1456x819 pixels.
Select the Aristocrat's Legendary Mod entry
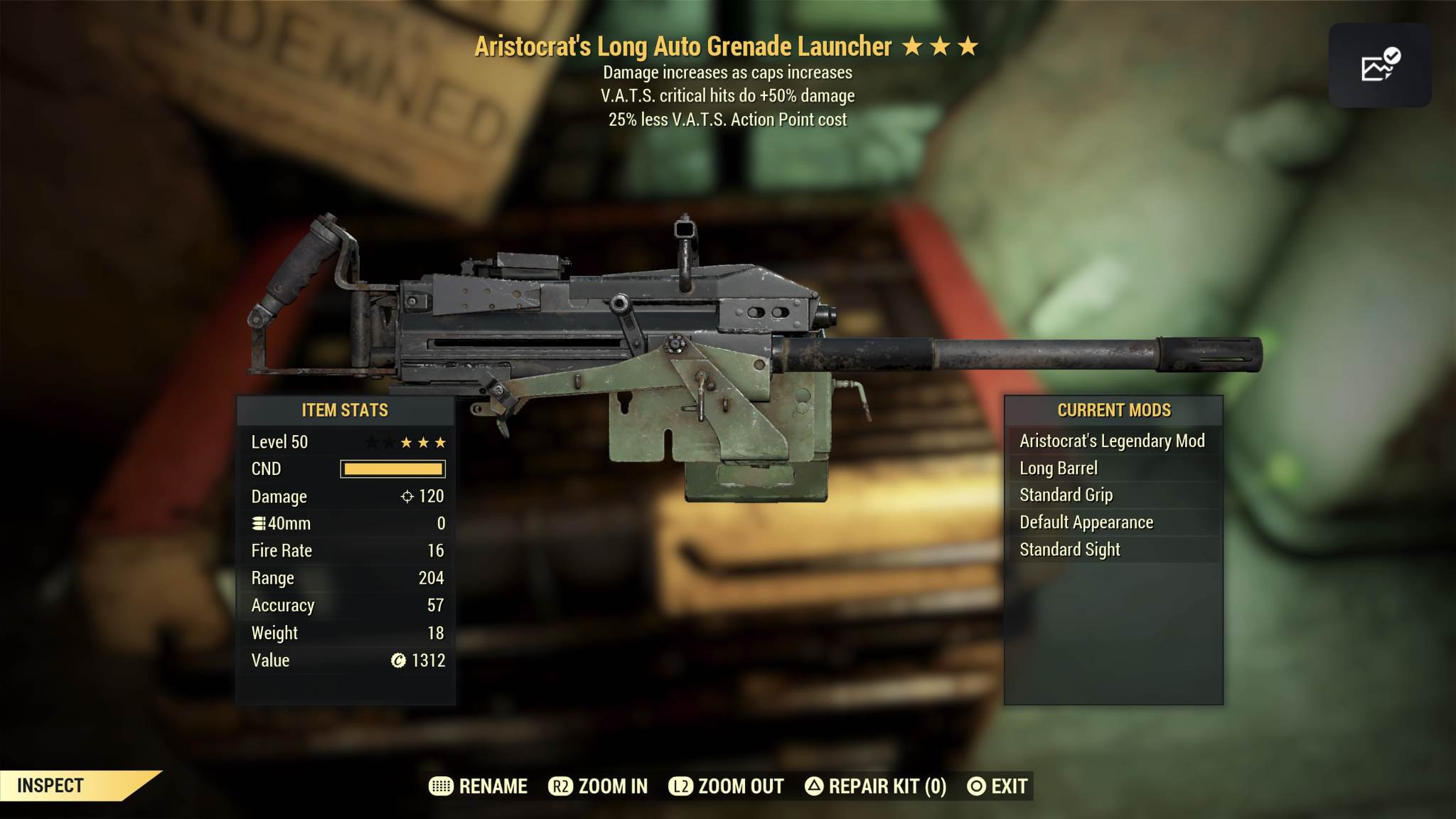pos(1112,441)
